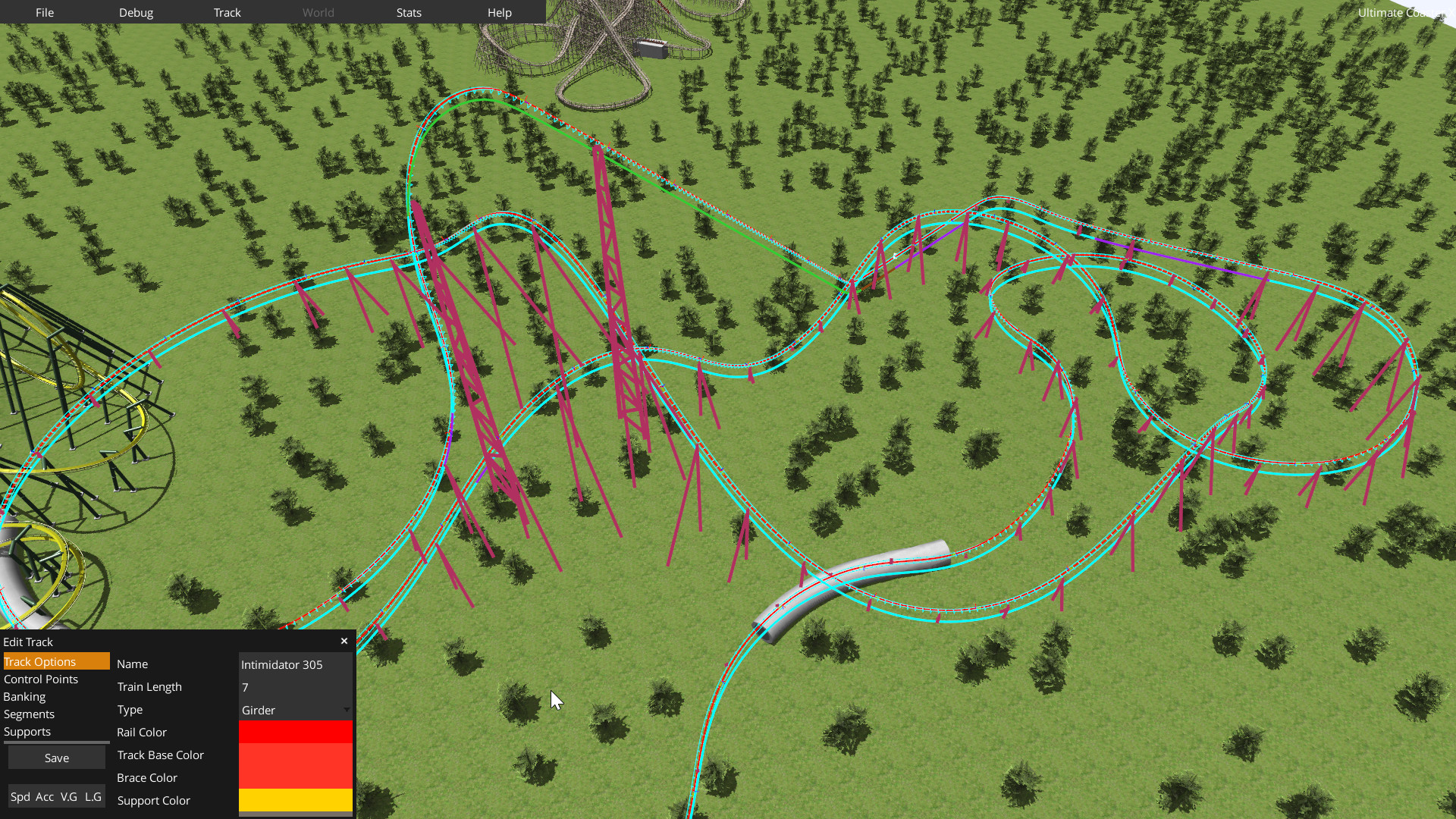Close the Edit Track panel
This screenshot has height=819, width=1456.
click(344, 641)
